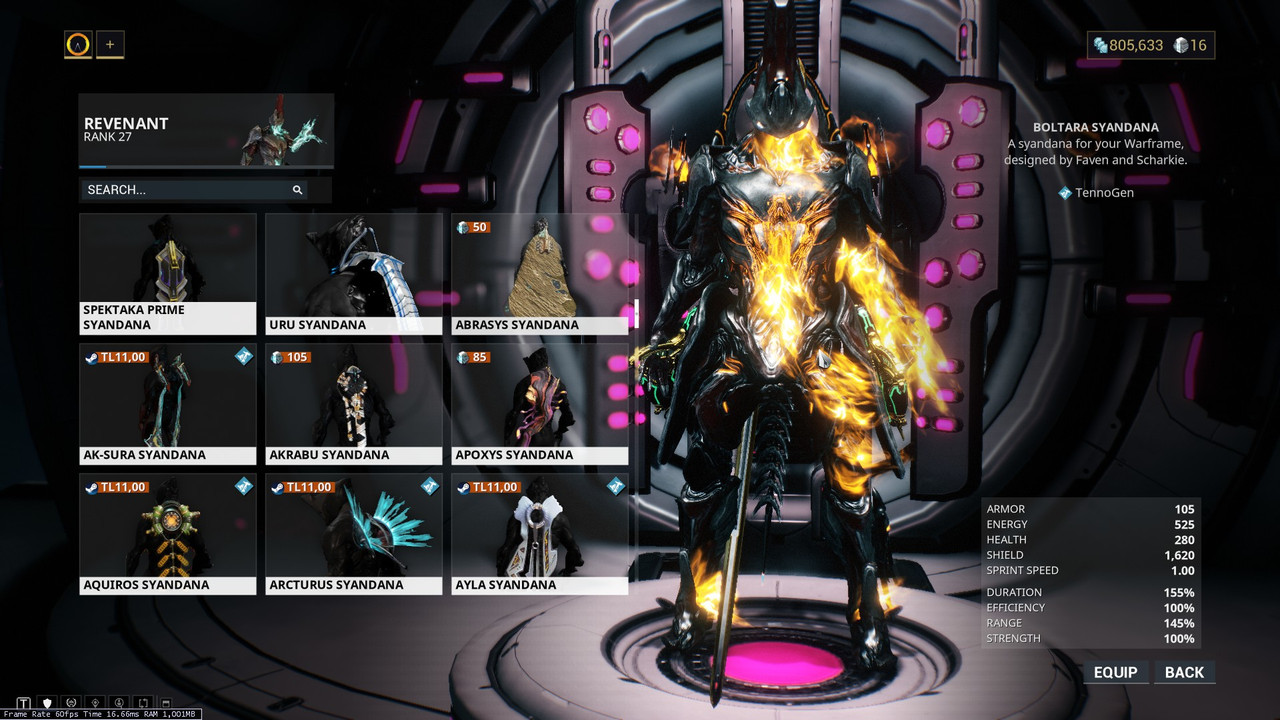
Task: Open the credits and platinum balance panel
Action: [x=1150, y=45]
